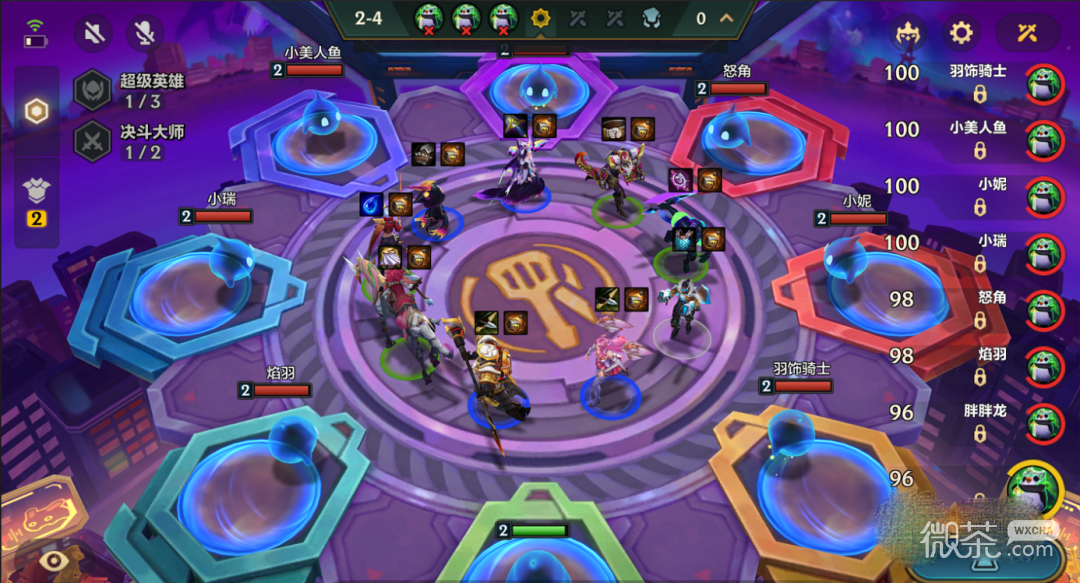
Task: Select the armor carousel round icon
Action: [651, 18]
